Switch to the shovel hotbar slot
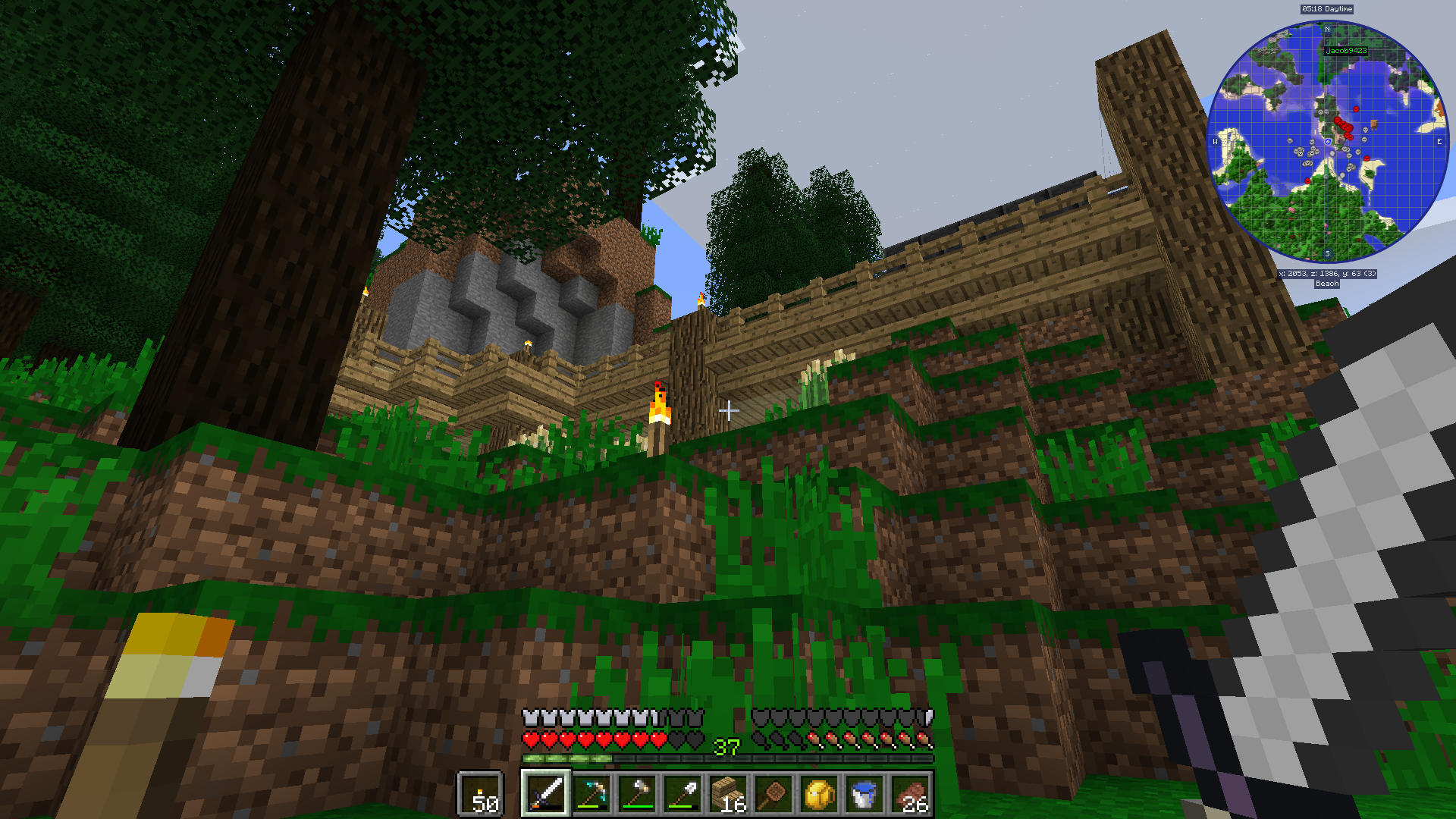Screen dimensions: 1456x819 click(682, 793)
